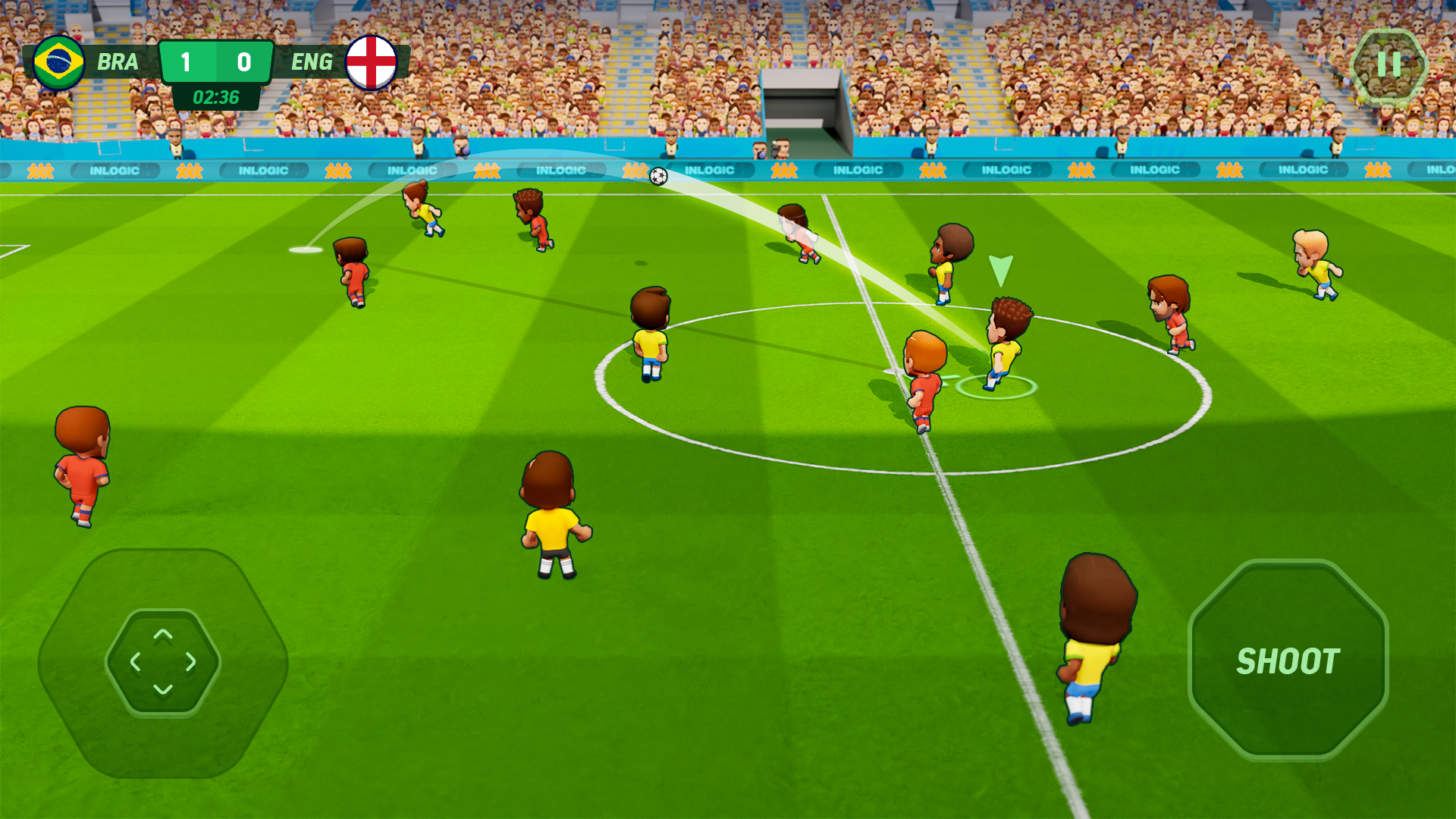The width and height of the screenshot is (1456, 819).
Task: Tap the up chevron on the movement pad
Action: (162, 638)
